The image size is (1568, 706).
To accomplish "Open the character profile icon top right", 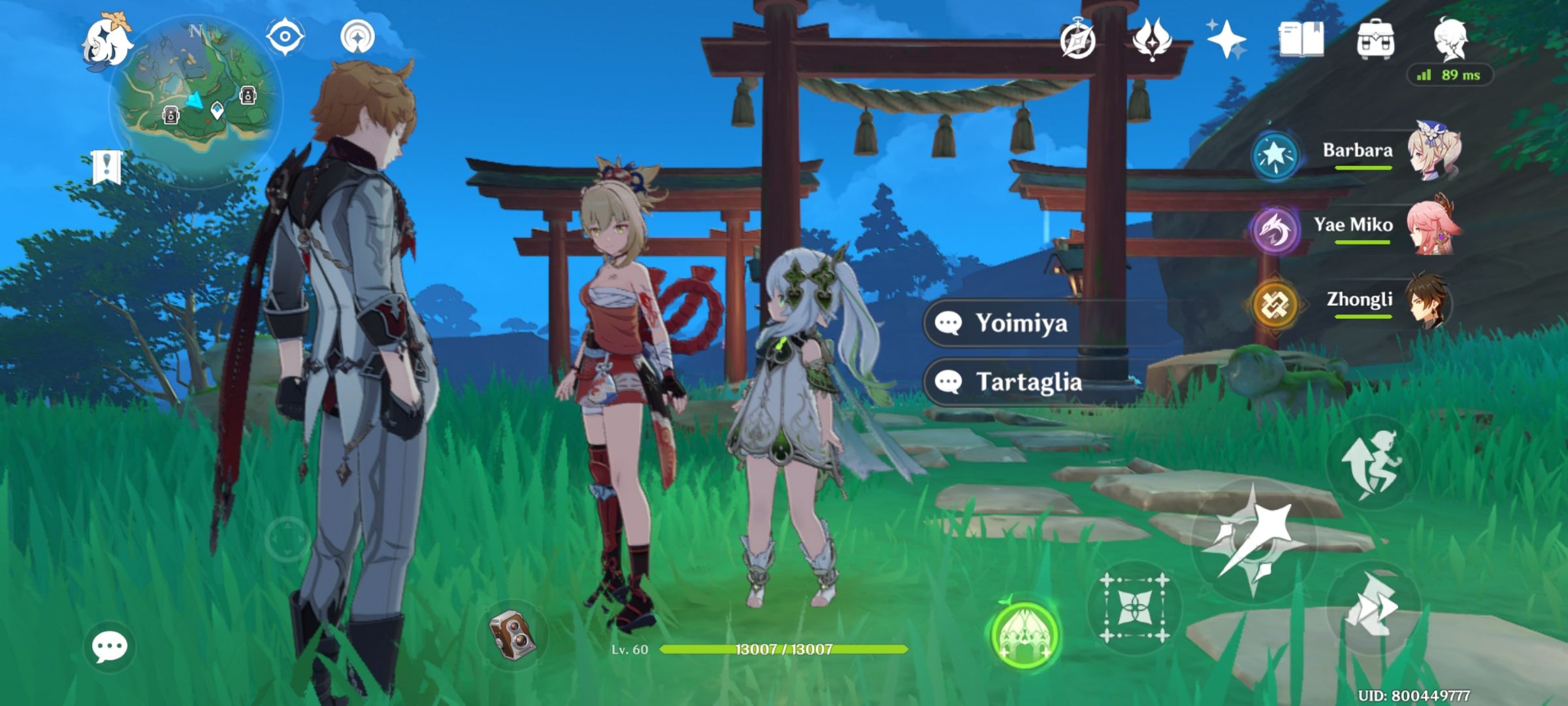I will (x=1454, y=39).
